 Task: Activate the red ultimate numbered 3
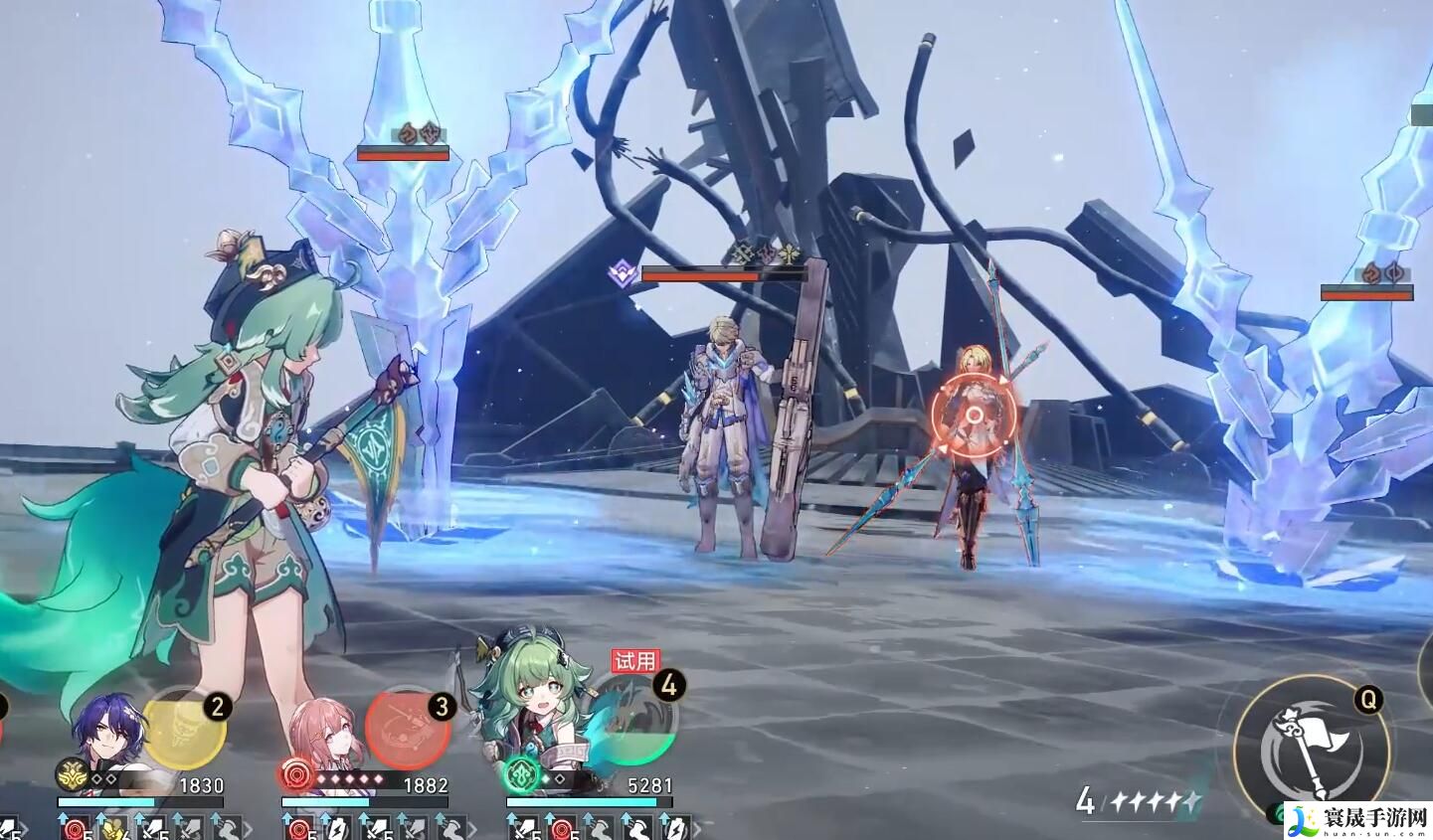pyautogui.click(x=408, y=728)
